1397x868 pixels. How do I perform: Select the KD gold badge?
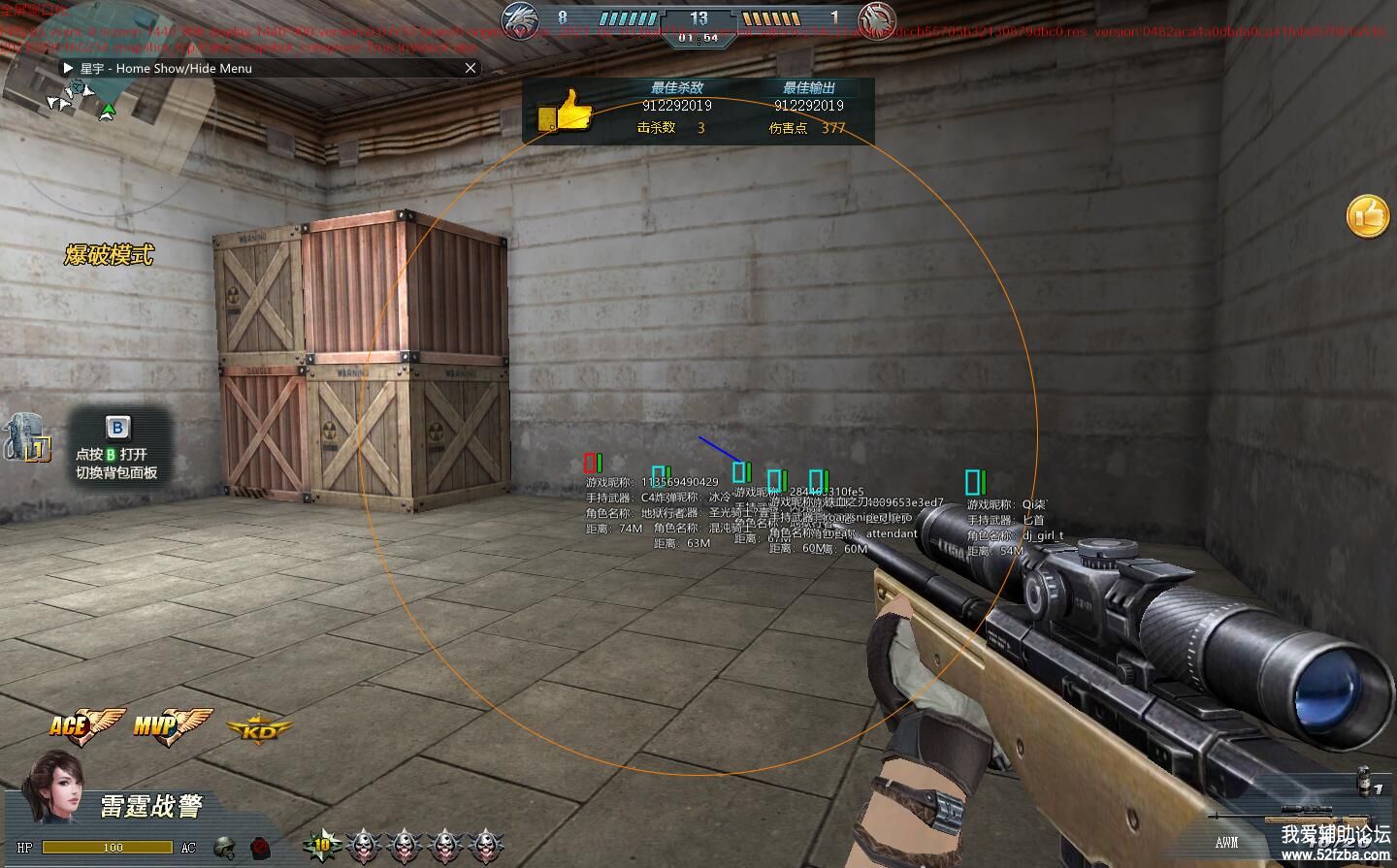point(259,729)
